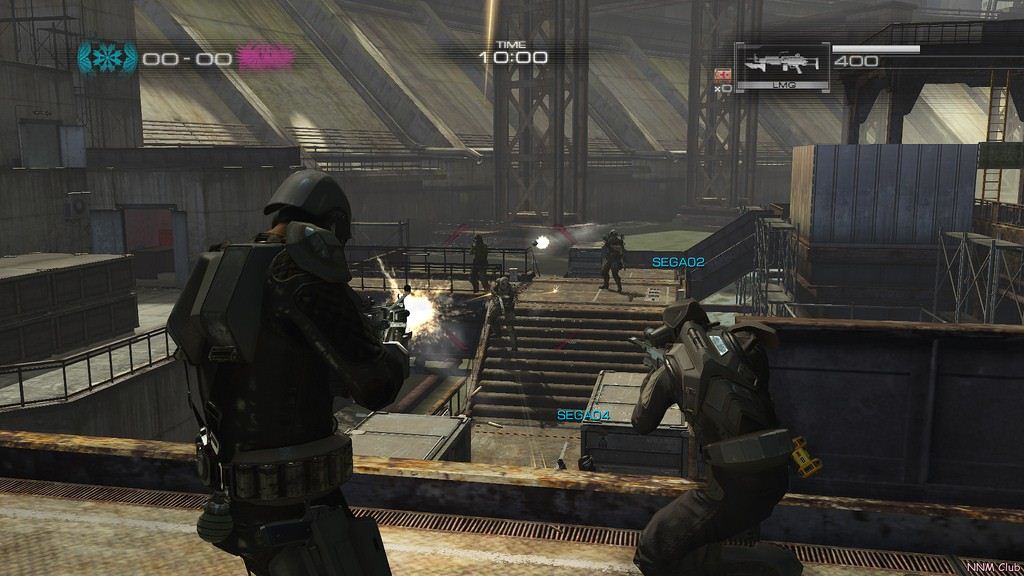Click the red medkit item icon
Image resolution: width=1024 pixels, height=576 pixels.
[x=722, y=73]
